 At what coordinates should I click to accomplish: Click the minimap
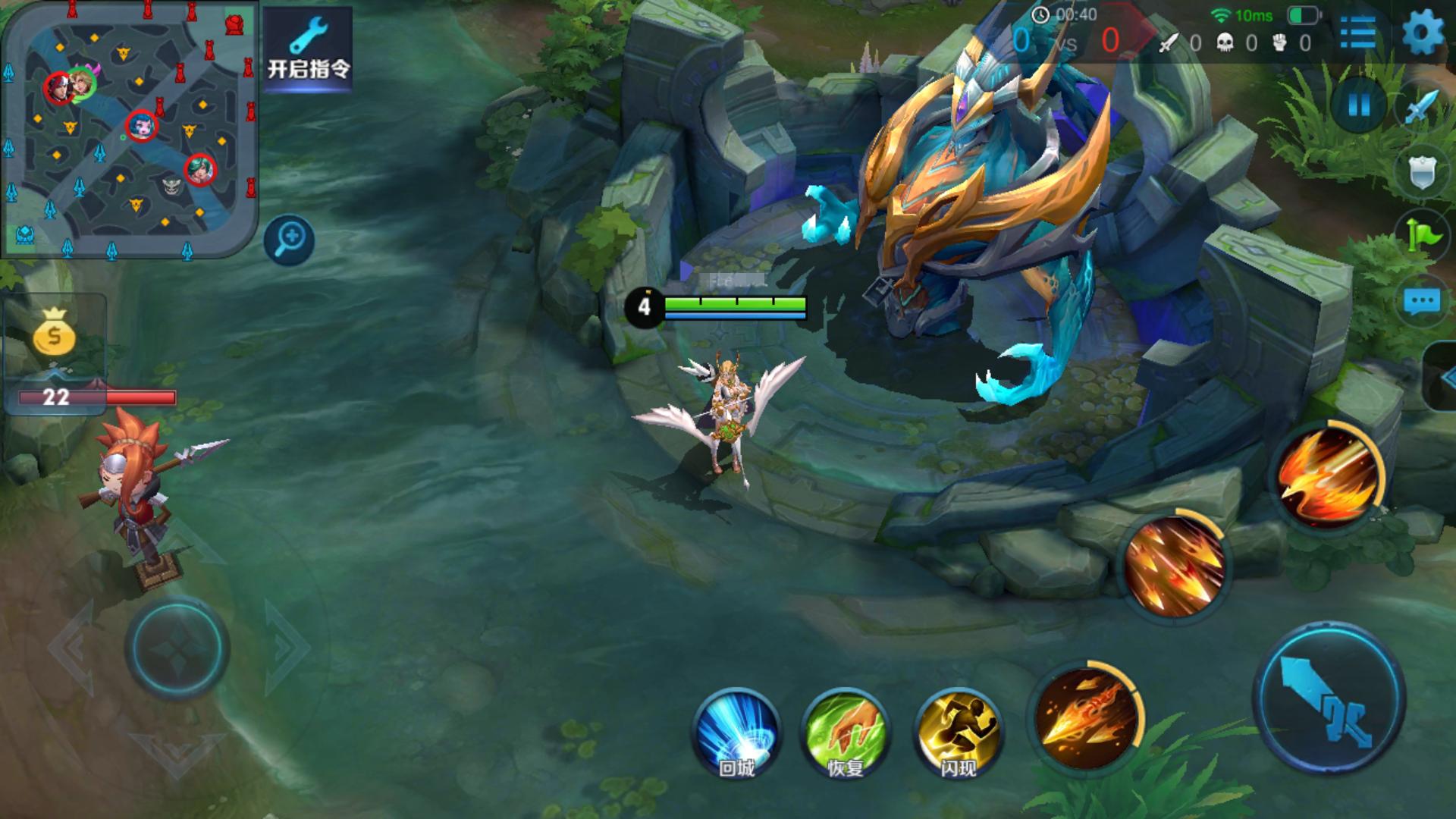130,130
